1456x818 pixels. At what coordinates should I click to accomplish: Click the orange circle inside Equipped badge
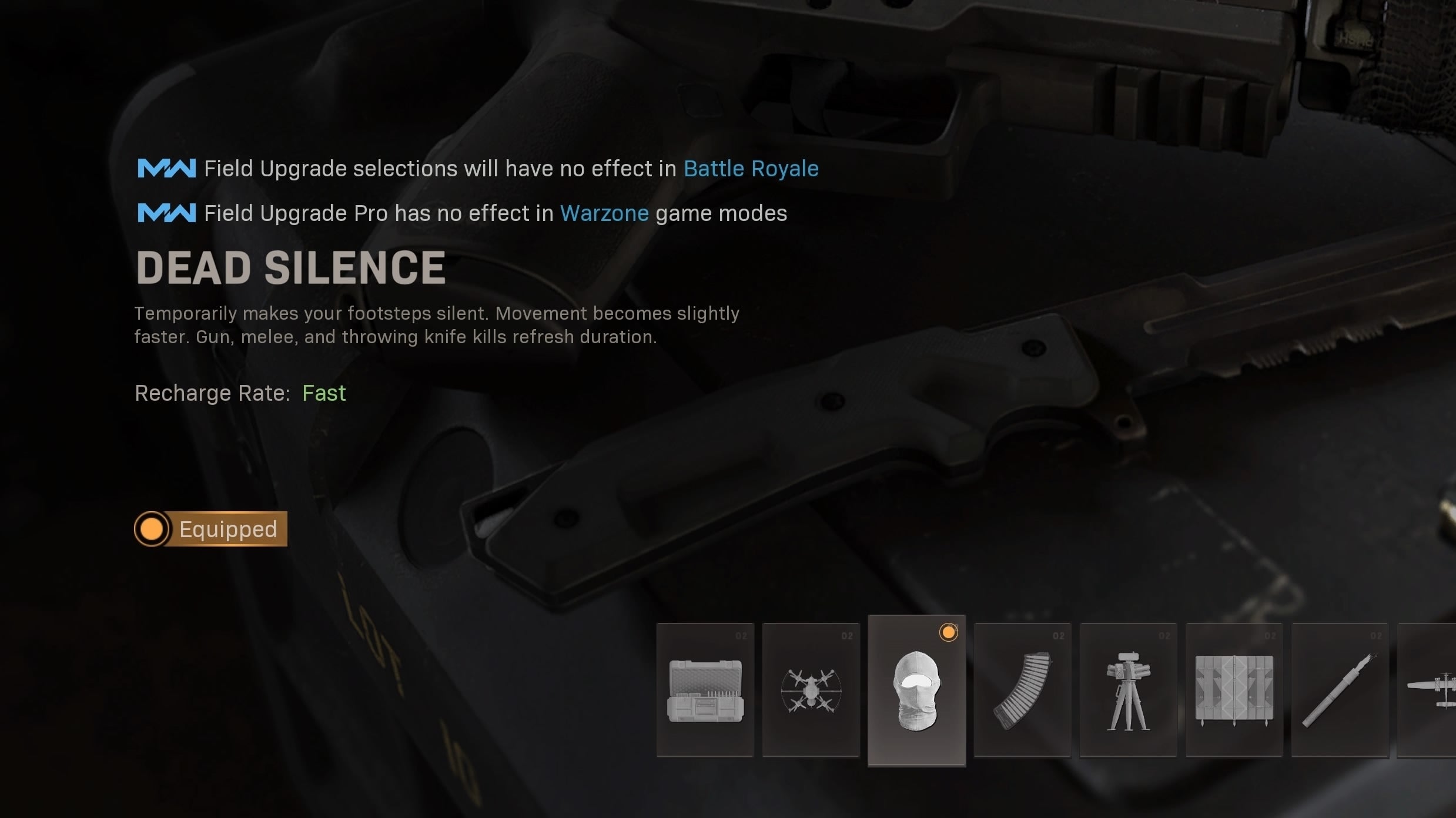click(x=153, y=529)
